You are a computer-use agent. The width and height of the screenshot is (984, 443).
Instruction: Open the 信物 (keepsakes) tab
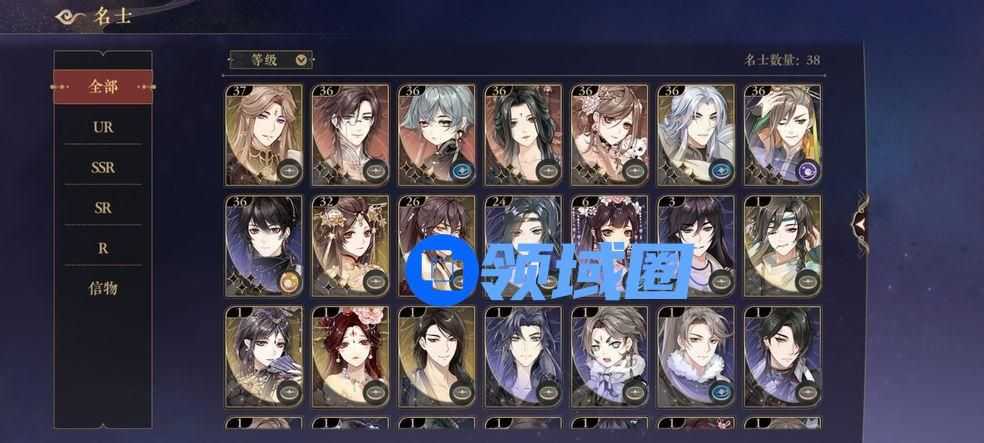[103, 288]
